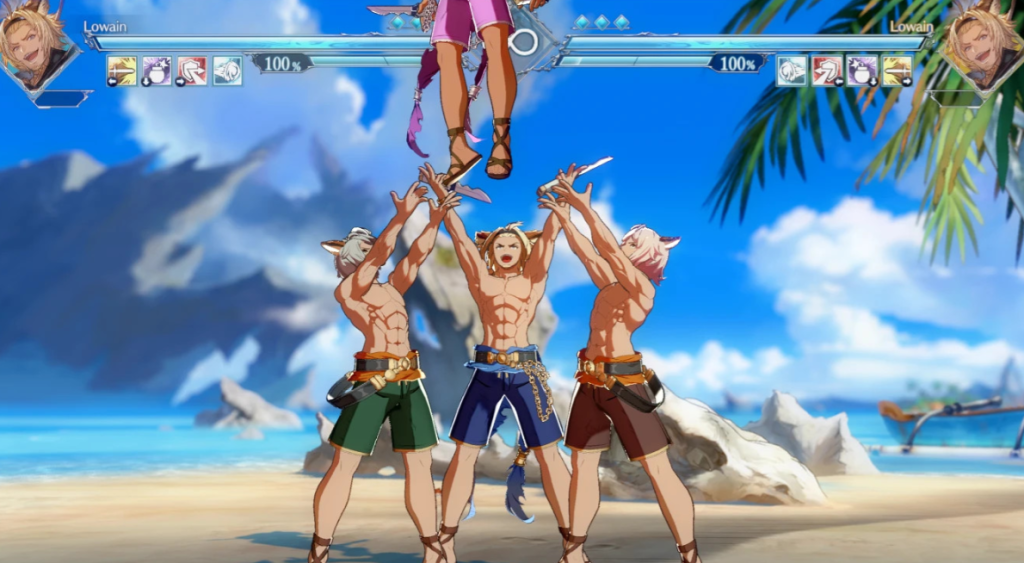The image size is (1024, 563).
Task: Activate player one's purple pot skill icon
Action: (x=157, y=70)
